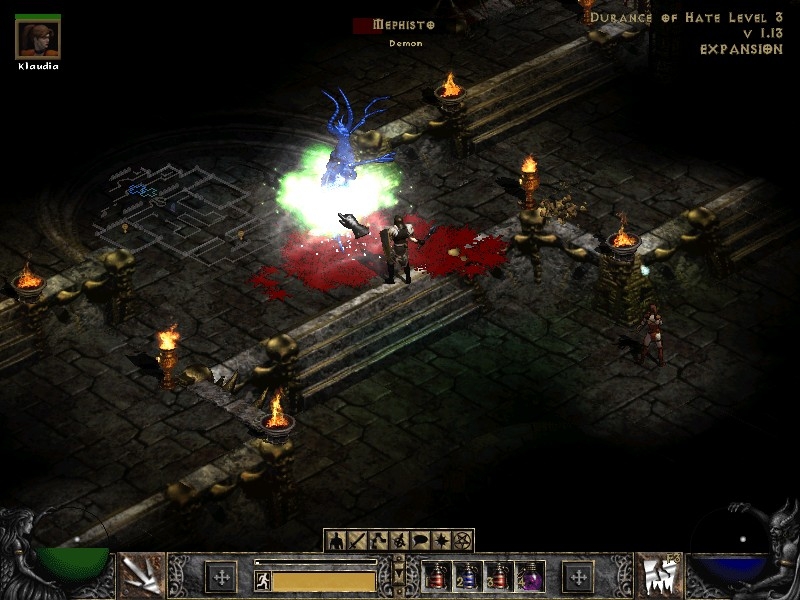Open the quest log star icon

[x=440, y=541]
